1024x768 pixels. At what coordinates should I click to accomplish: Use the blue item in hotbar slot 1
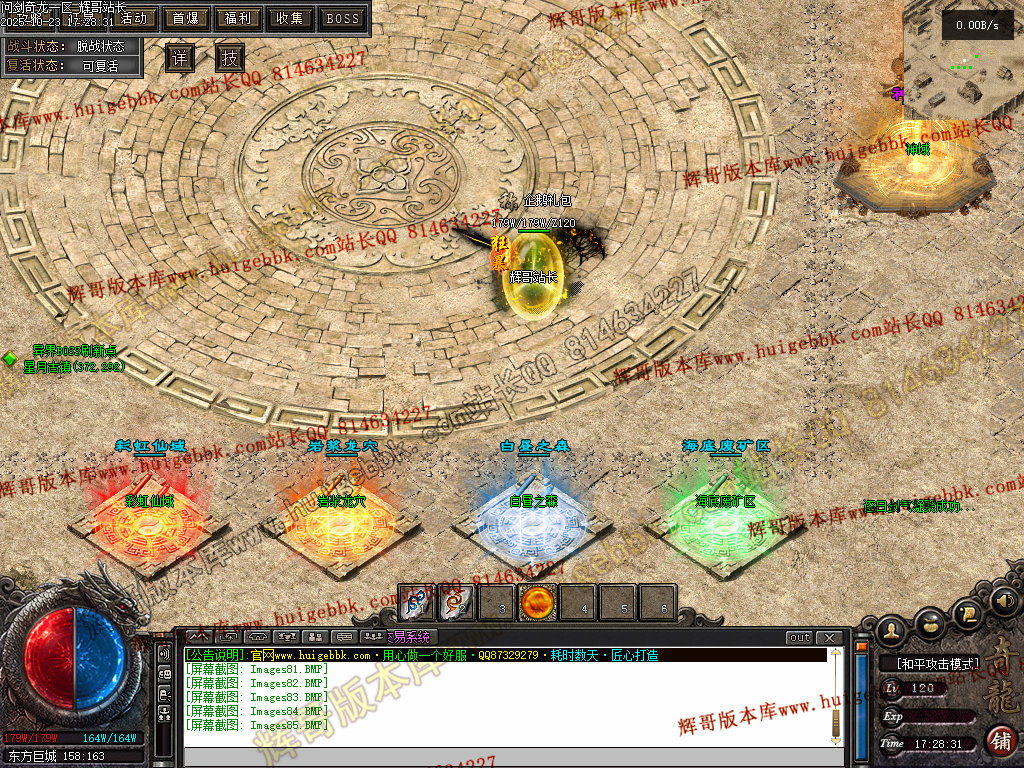(x=416, y=604)
